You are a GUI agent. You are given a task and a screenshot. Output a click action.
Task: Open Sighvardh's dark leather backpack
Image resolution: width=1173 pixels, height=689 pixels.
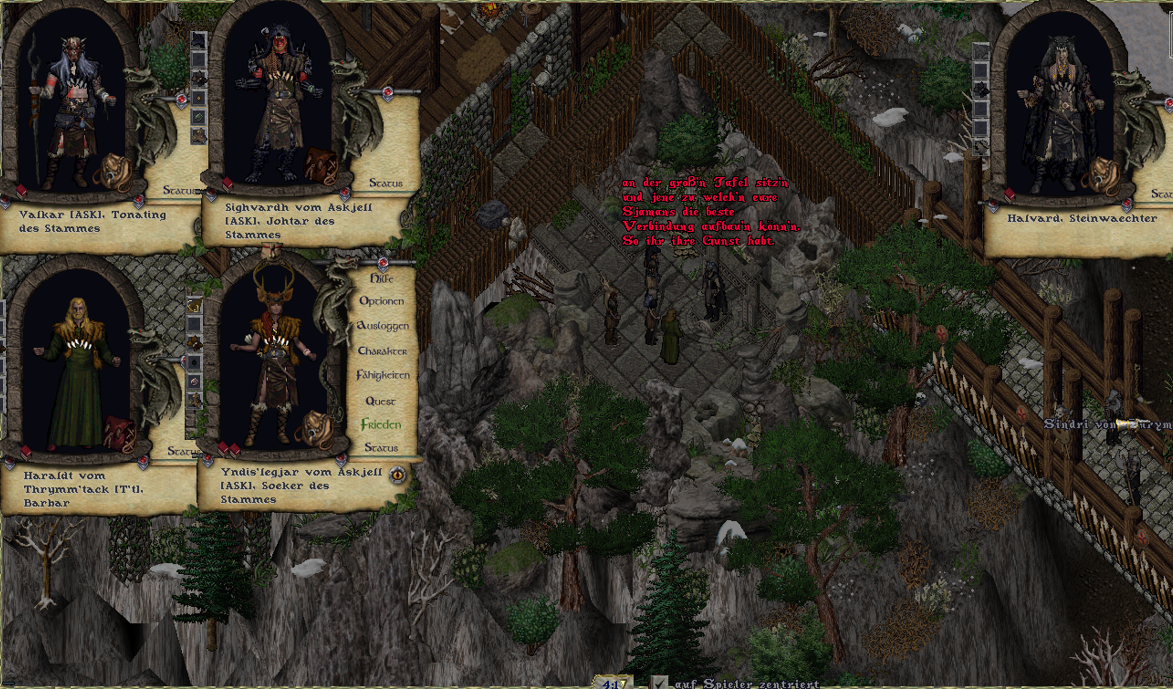321,165
